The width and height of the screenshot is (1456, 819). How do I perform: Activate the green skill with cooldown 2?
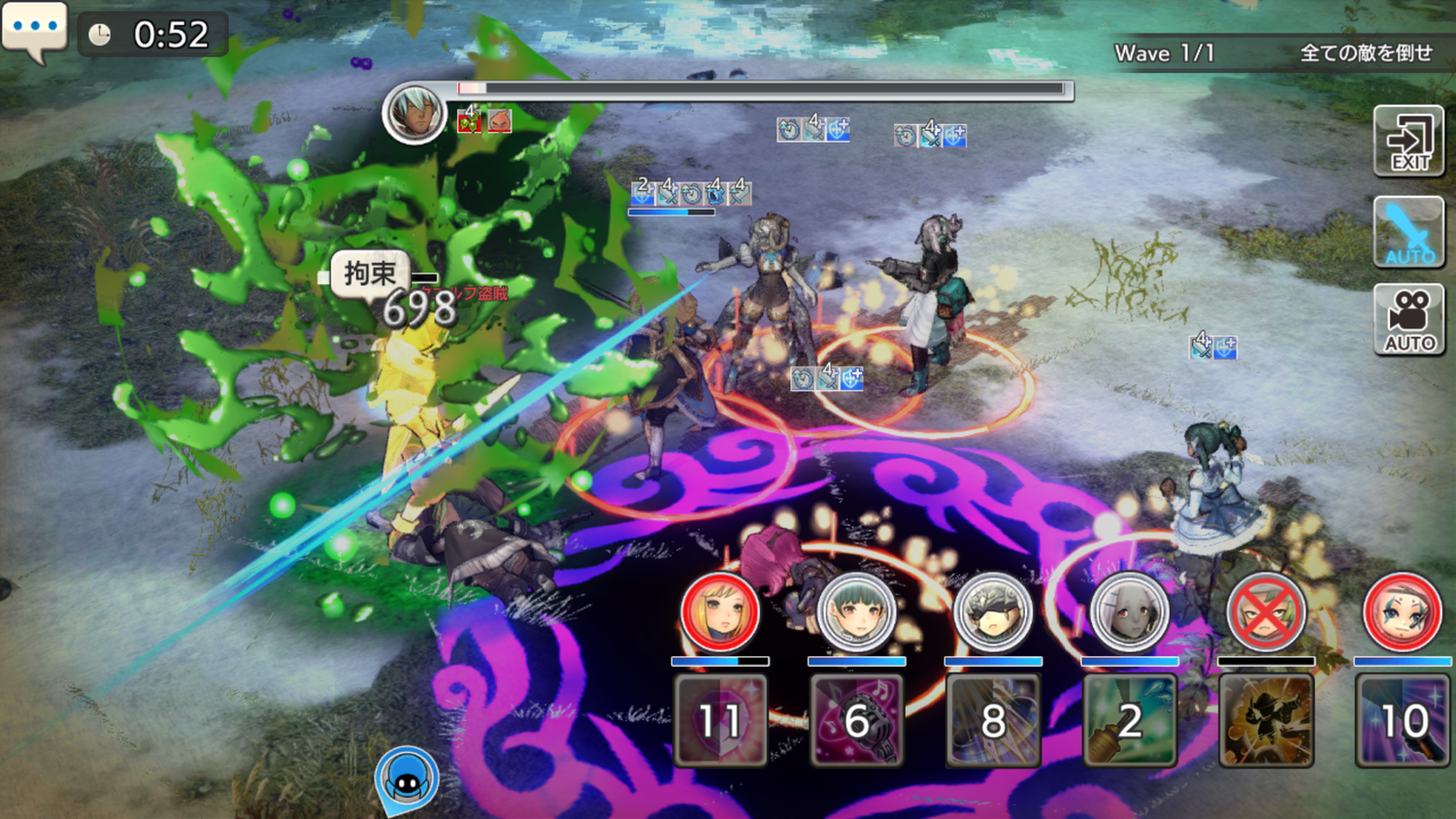1129,720
